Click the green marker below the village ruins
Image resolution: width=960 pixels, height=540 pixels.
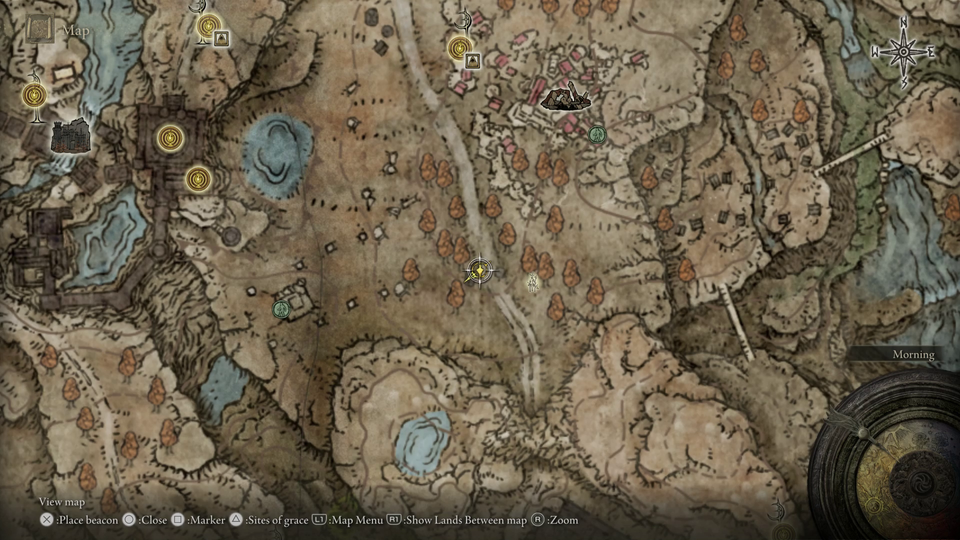597,134
